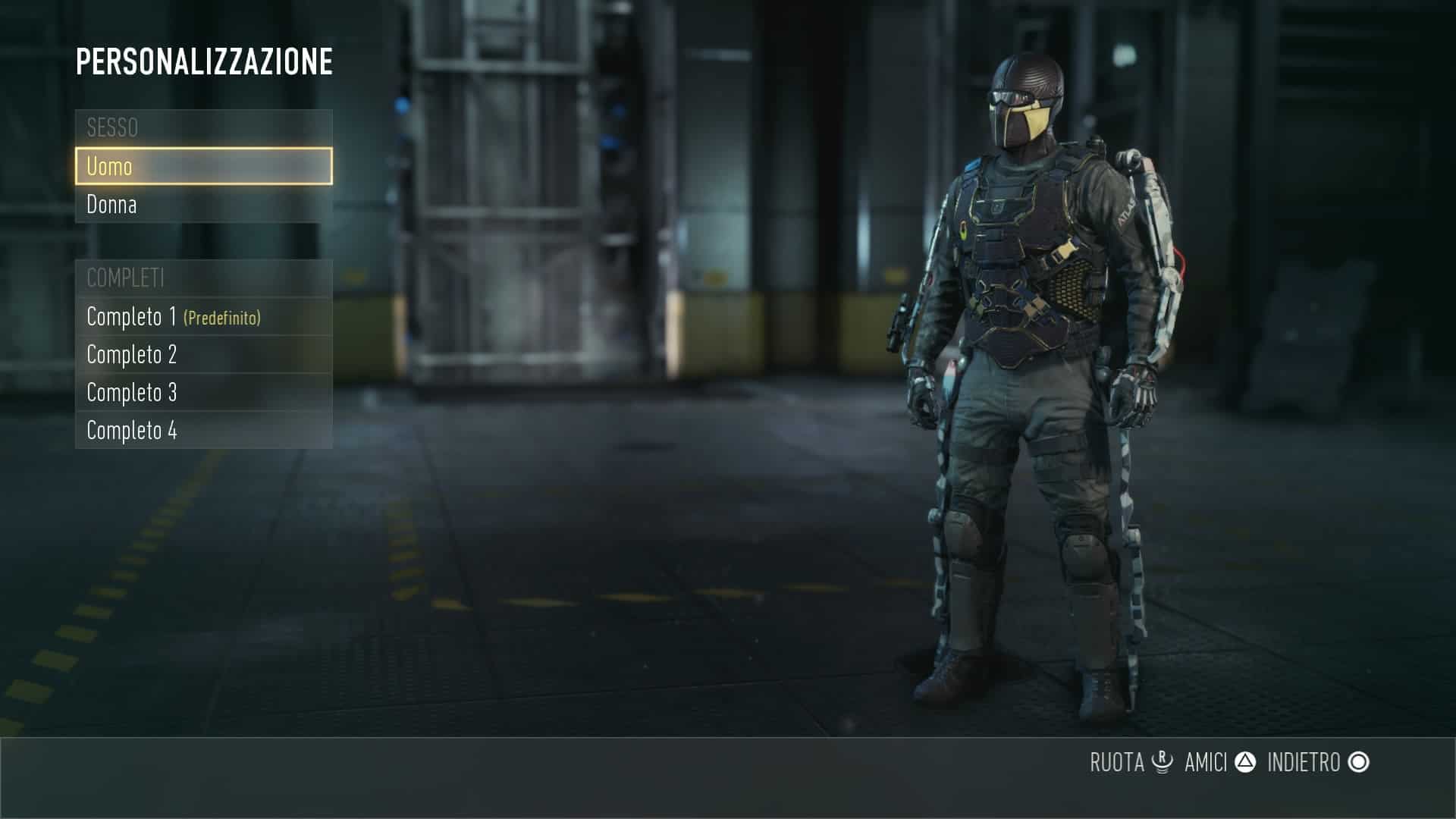
Task: Equip the Completo 4 outfit
Action: pyautogui.click(x=203, y=430)
